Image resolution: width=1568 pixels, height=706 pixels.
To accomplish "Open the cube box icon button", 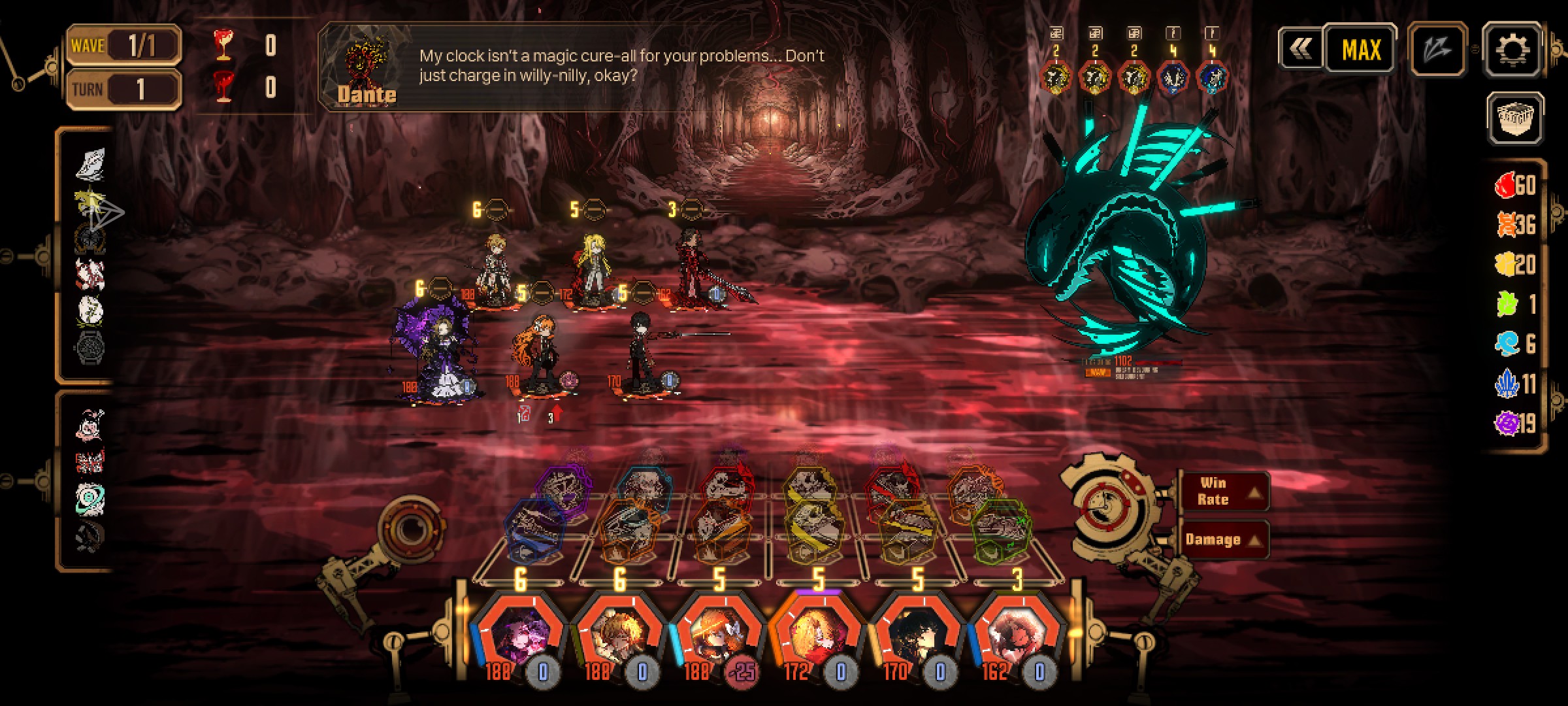I will (x=1515, y=118).
